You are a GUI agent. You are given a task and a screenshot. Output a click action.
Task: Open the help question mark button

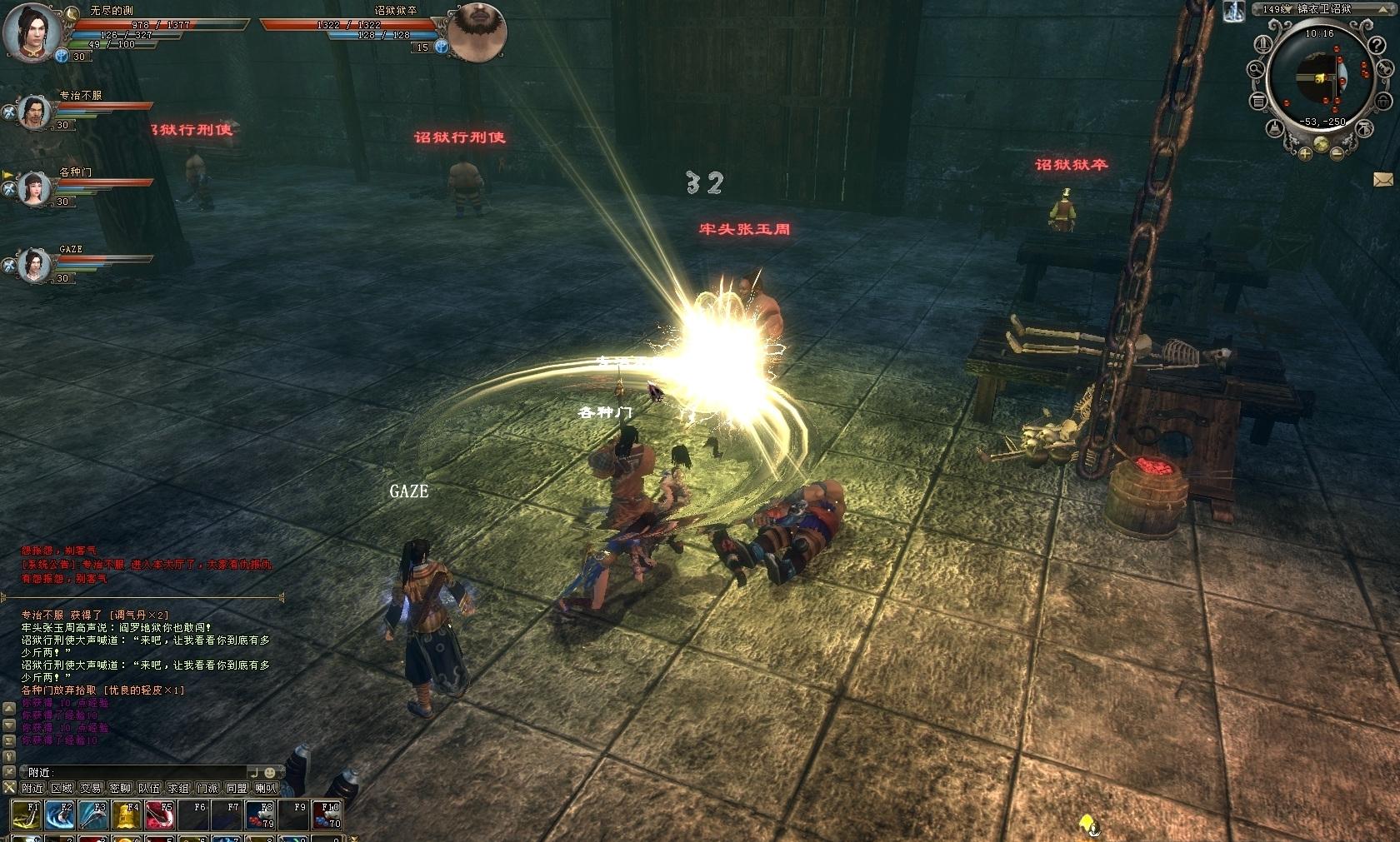[x=1377, y=46]
